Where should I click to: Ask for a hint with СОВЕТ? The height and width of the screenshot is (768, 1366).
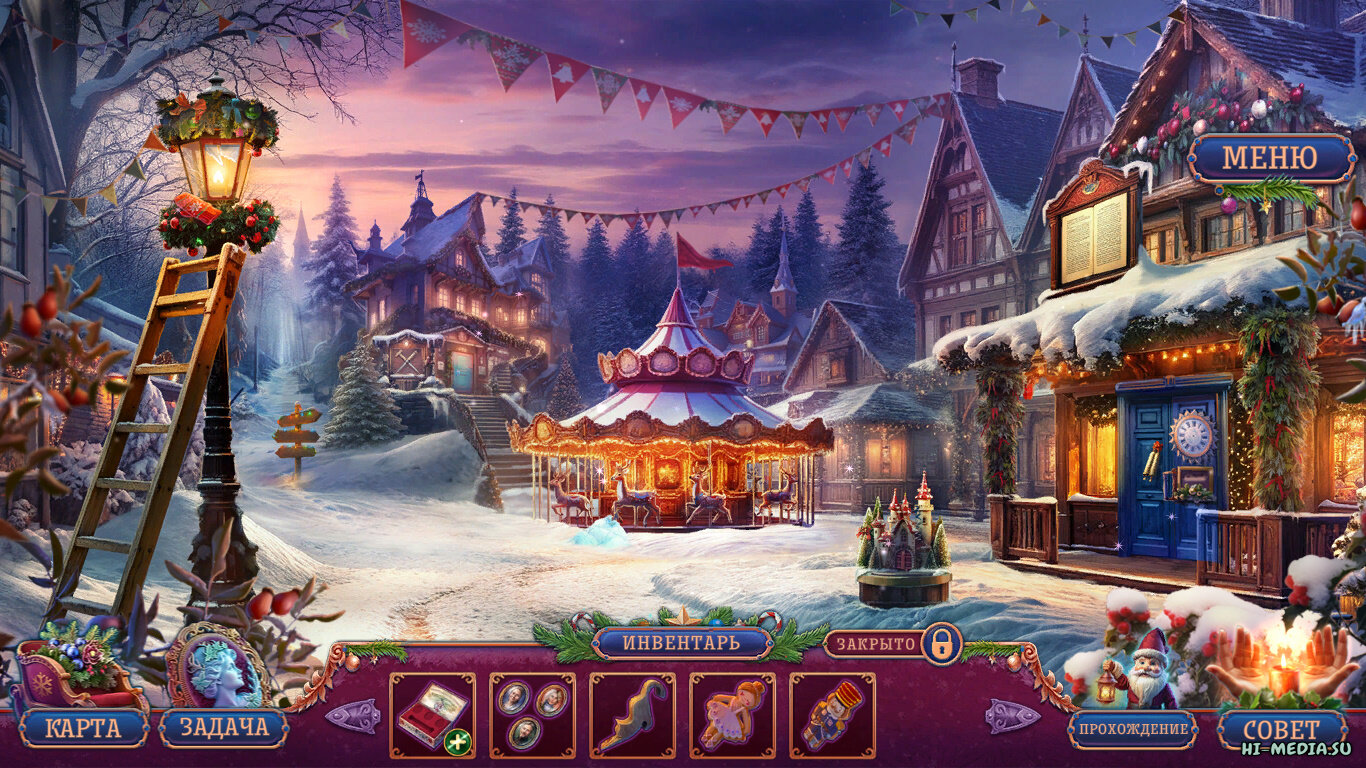tap(1281, 729)
